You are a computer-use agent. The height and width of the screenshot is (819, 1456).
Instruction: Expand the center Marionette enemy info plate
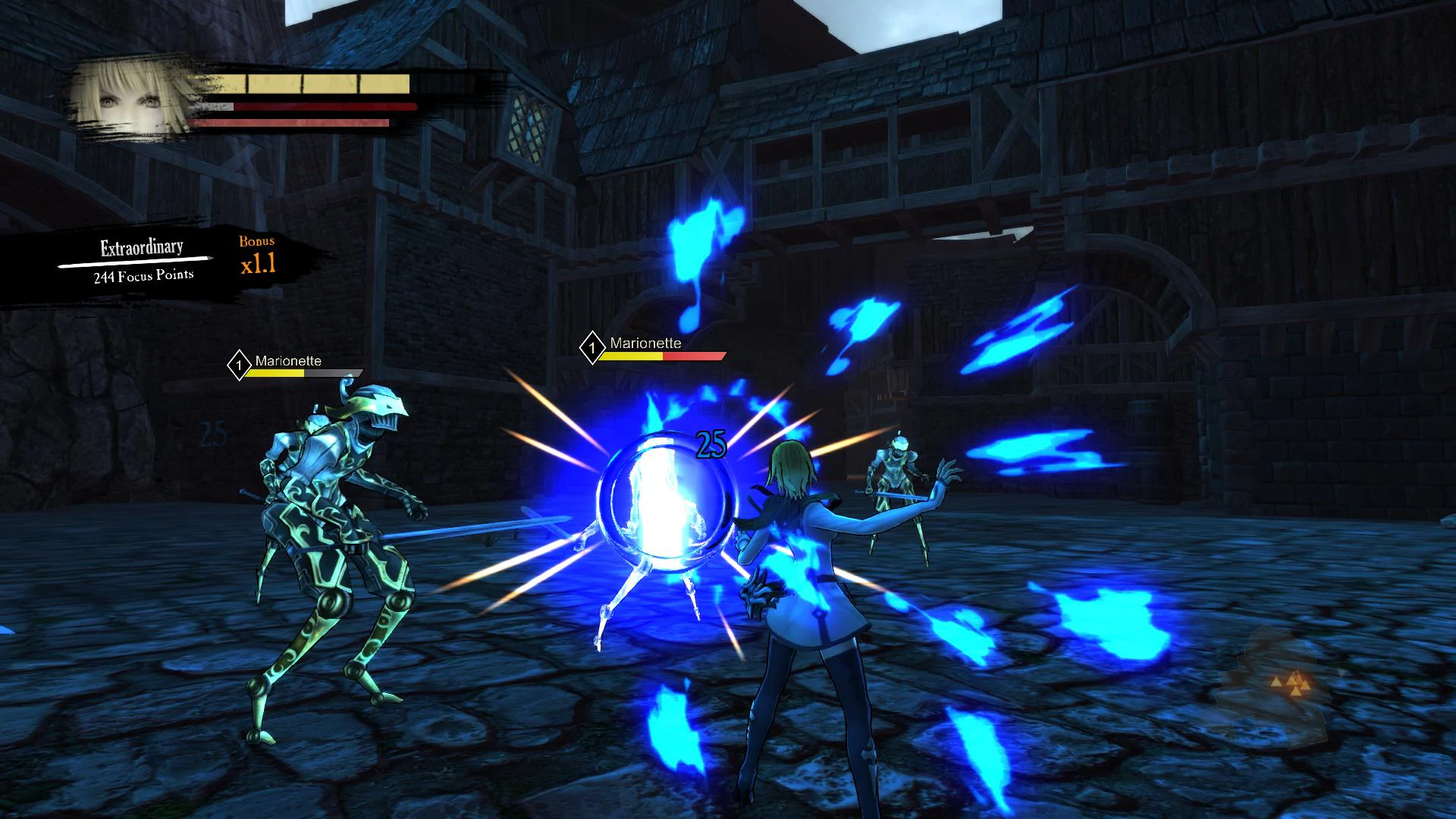click(652, 347)
